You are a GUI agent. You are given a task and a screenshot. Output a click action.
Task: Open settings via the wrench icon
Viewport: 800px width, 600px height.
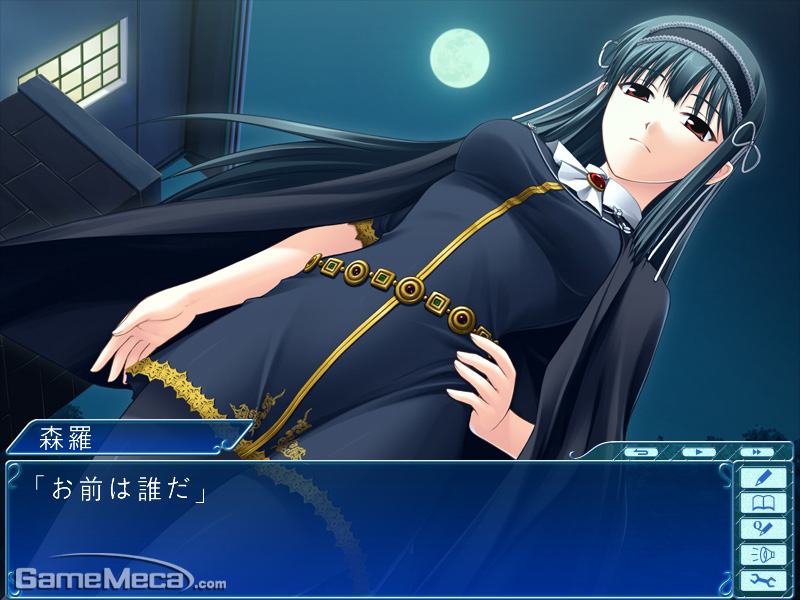click(x=762, y=580)
